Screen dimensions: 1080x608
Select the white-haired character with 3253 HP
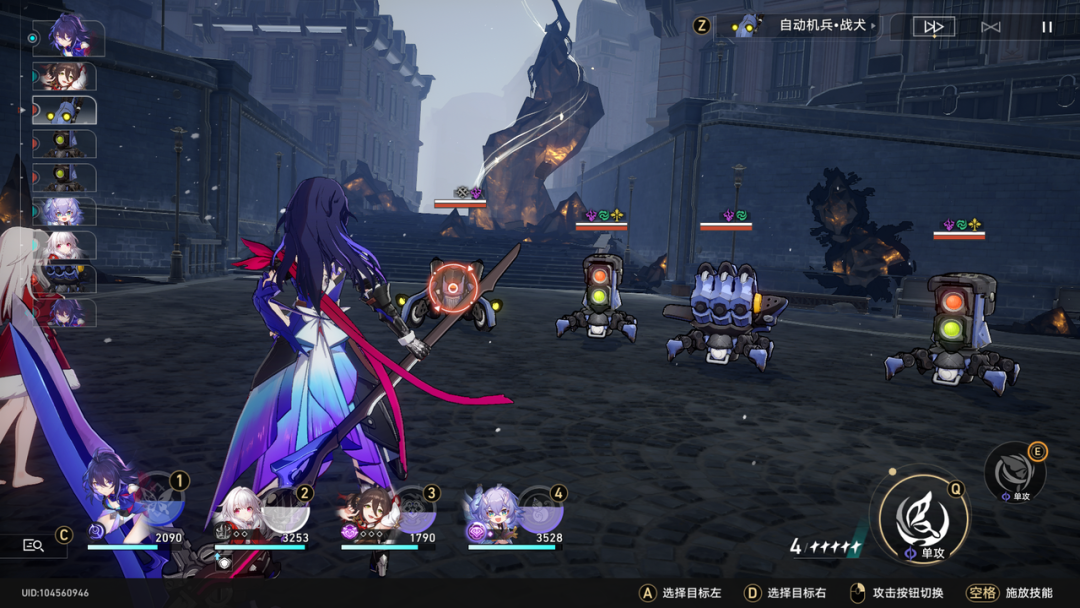(x=240, y=510)
